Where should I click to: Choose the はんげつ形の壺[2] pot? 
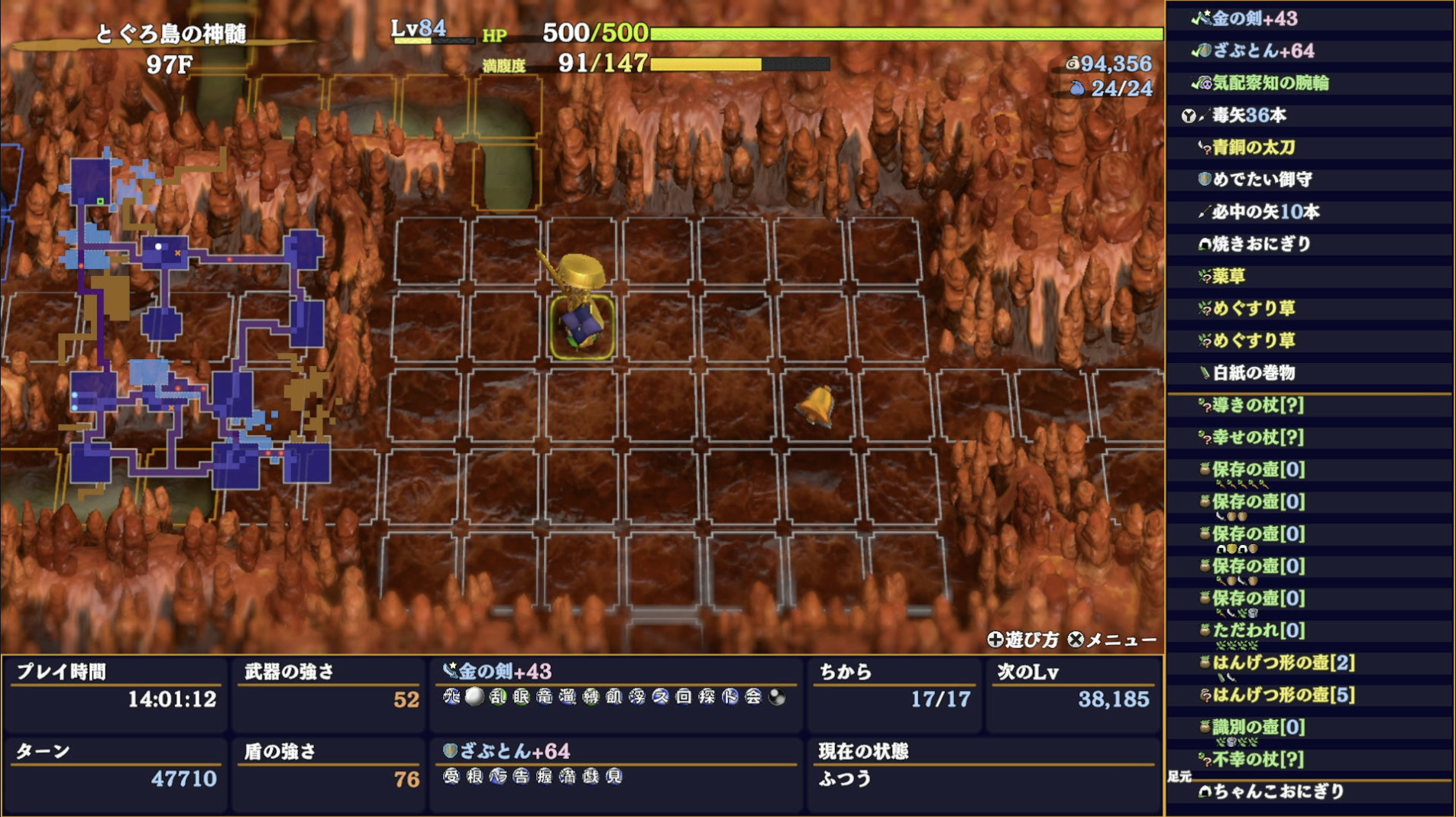[1283, 663]
